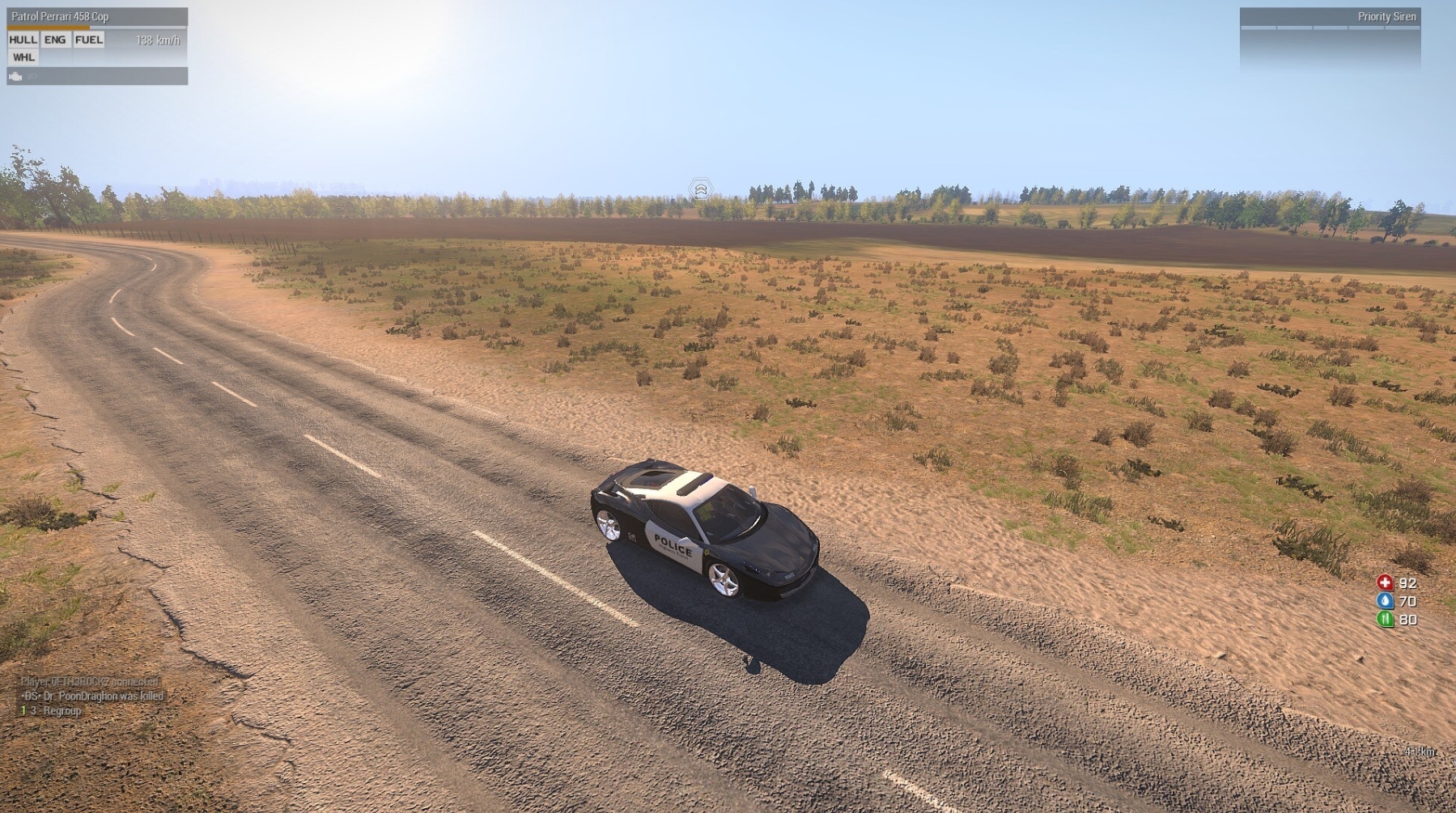Click the 138 km/h speed readout
The height and width of the screenshot is (813, 1456).
click(x=157, y=39)
